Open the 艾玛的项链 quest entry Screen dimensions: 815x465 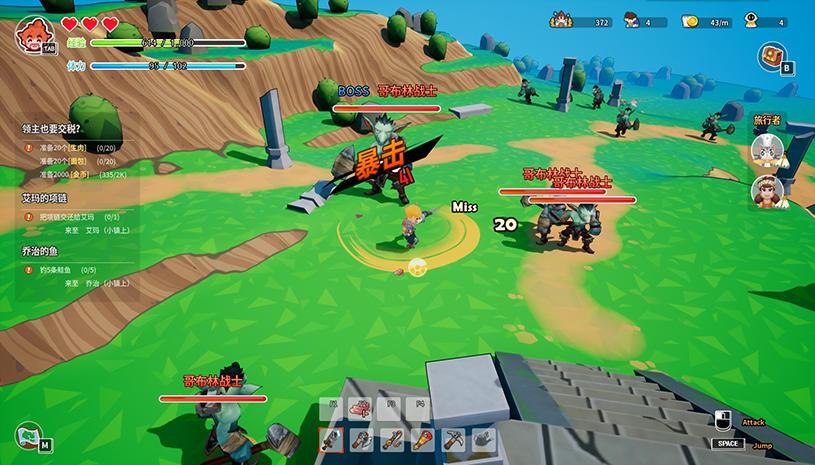pyautogui.click(x=49, y=199)
